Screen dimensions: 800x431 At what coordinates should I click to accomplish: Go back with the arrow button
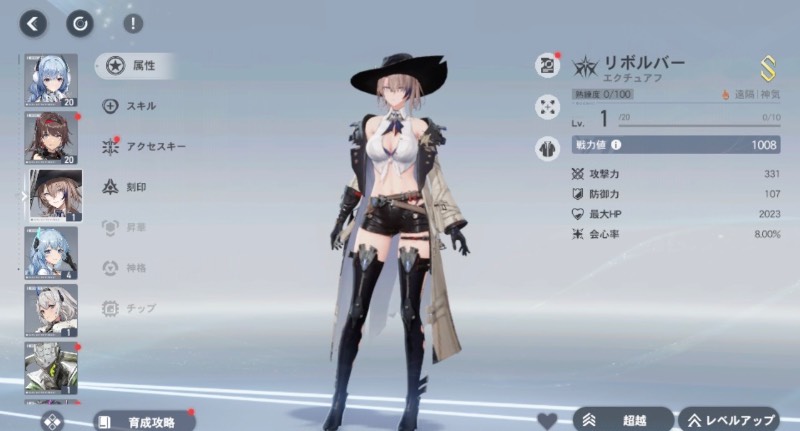[35, 23]
